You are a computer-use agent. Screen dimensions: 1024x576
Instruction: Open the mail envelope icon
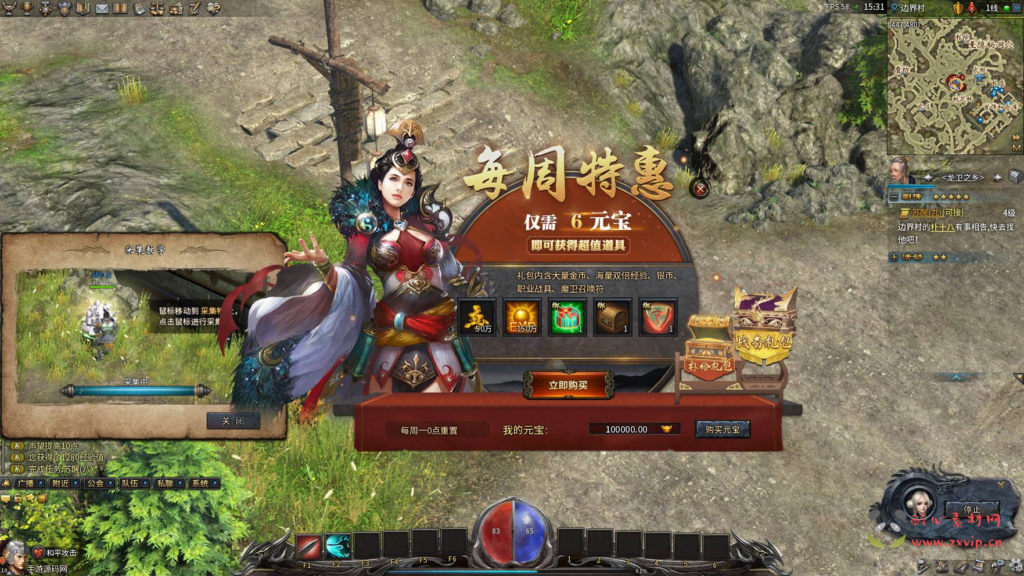[101, 8]
